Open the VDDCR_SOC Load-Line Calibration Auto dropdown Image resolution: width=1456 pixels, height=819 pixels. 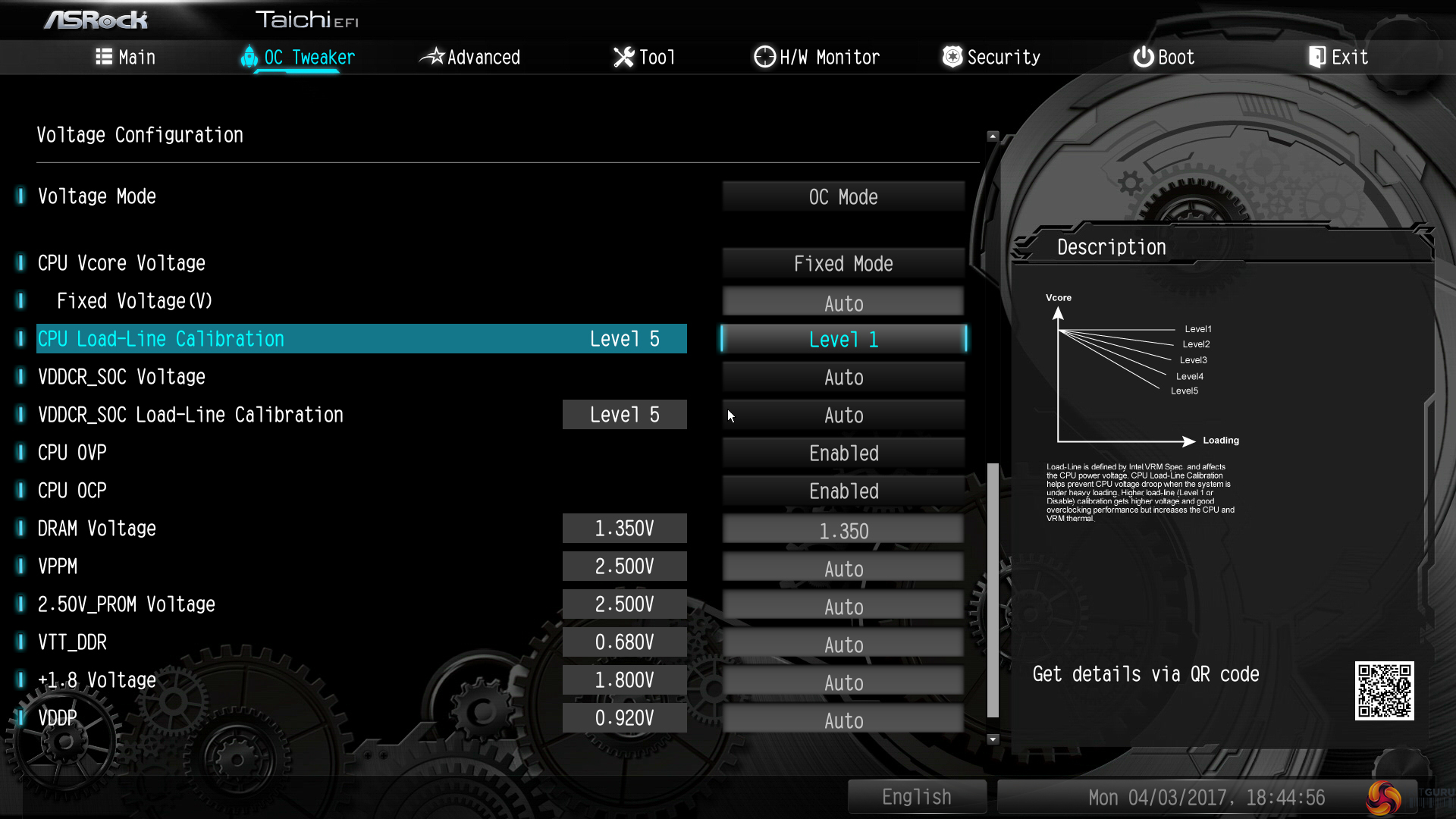tap(843, 415)
